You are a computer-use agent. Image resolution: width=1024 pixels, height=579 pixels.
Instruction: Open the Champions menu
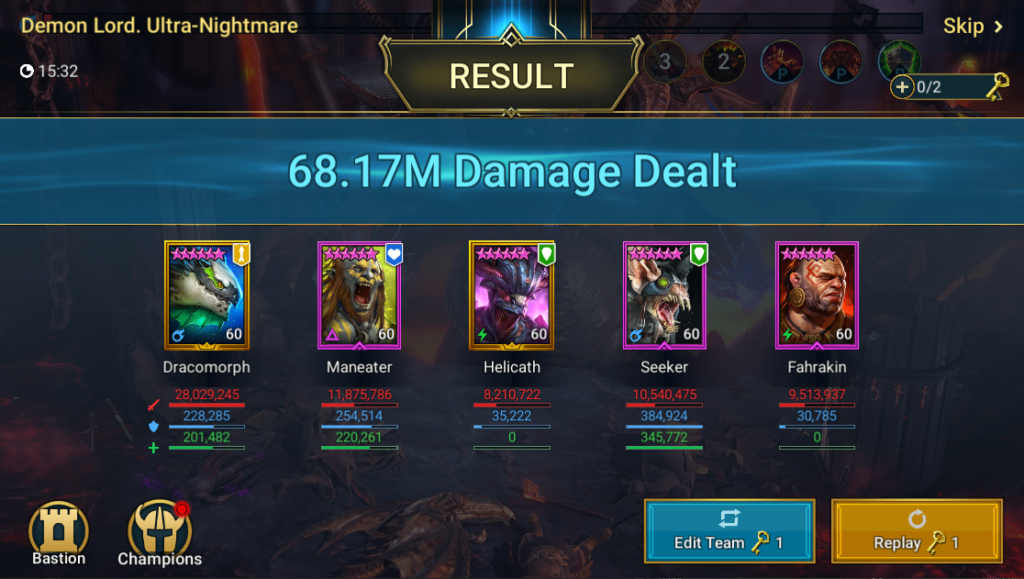point(160,534)
